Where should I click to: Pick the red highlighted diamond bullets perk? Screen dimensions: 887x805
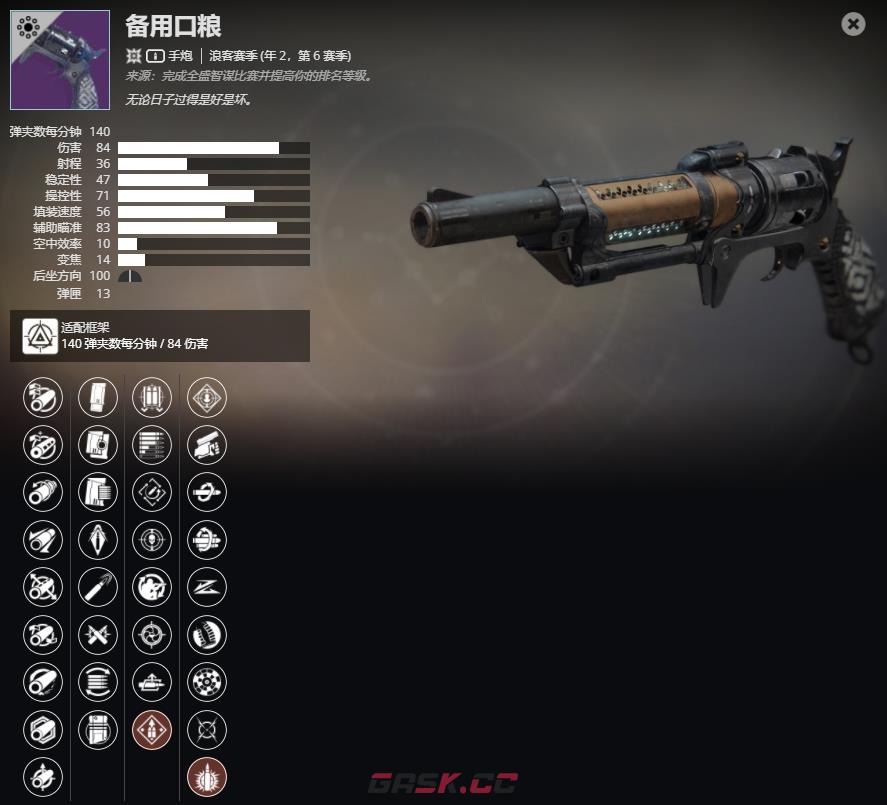[x=152, y=730]
